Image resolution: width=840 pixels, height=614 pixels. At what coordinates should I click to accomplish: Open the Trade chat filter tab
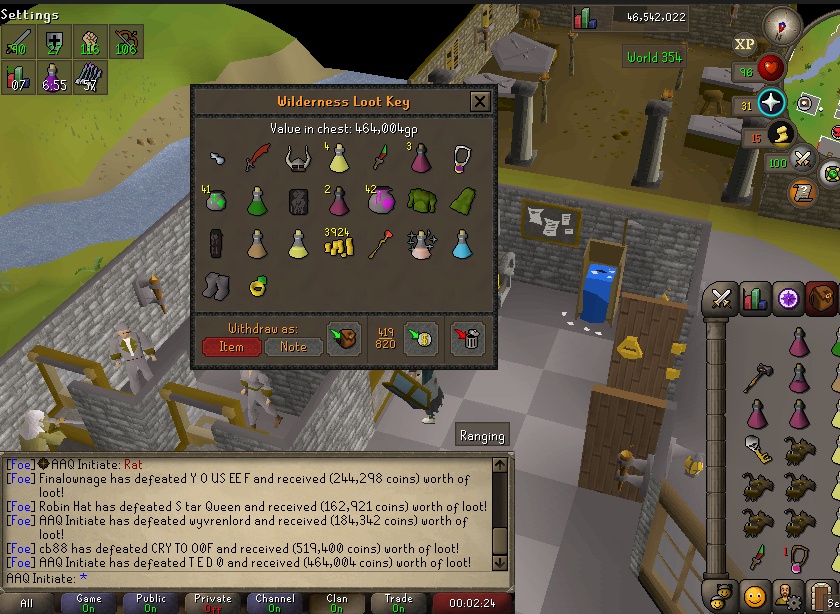click(x=398, y=603)
